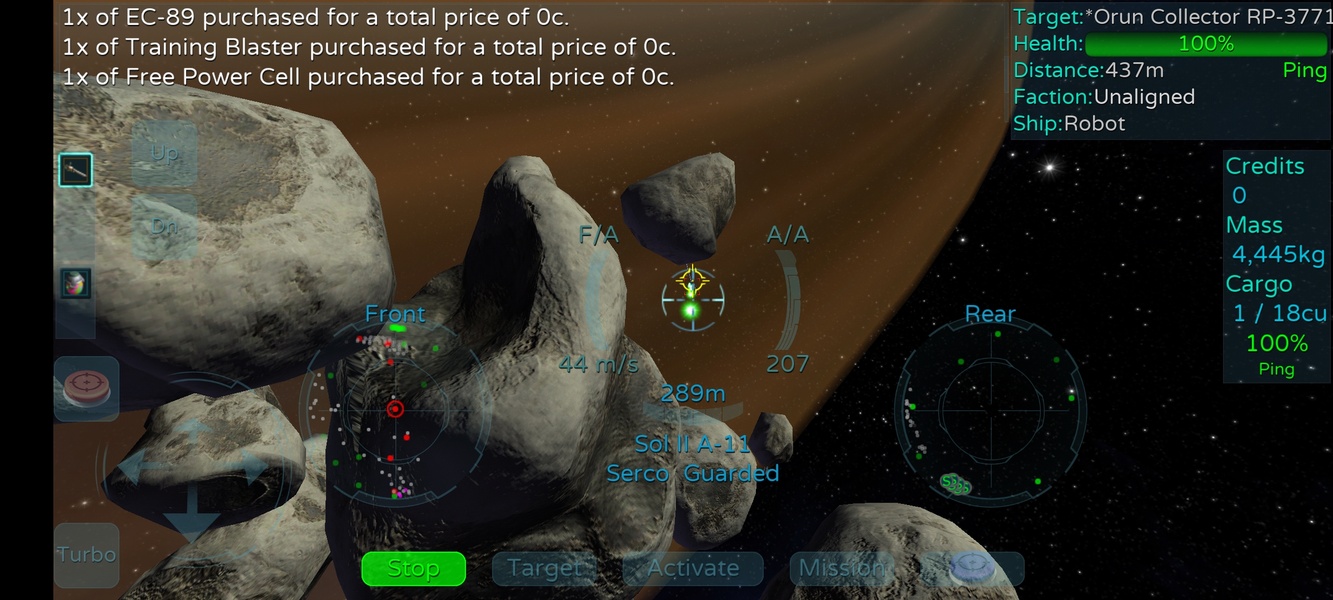The height and width of the screenshot is (600, 1333).
Task: Select the Target button
Action: tap(544, 568)
